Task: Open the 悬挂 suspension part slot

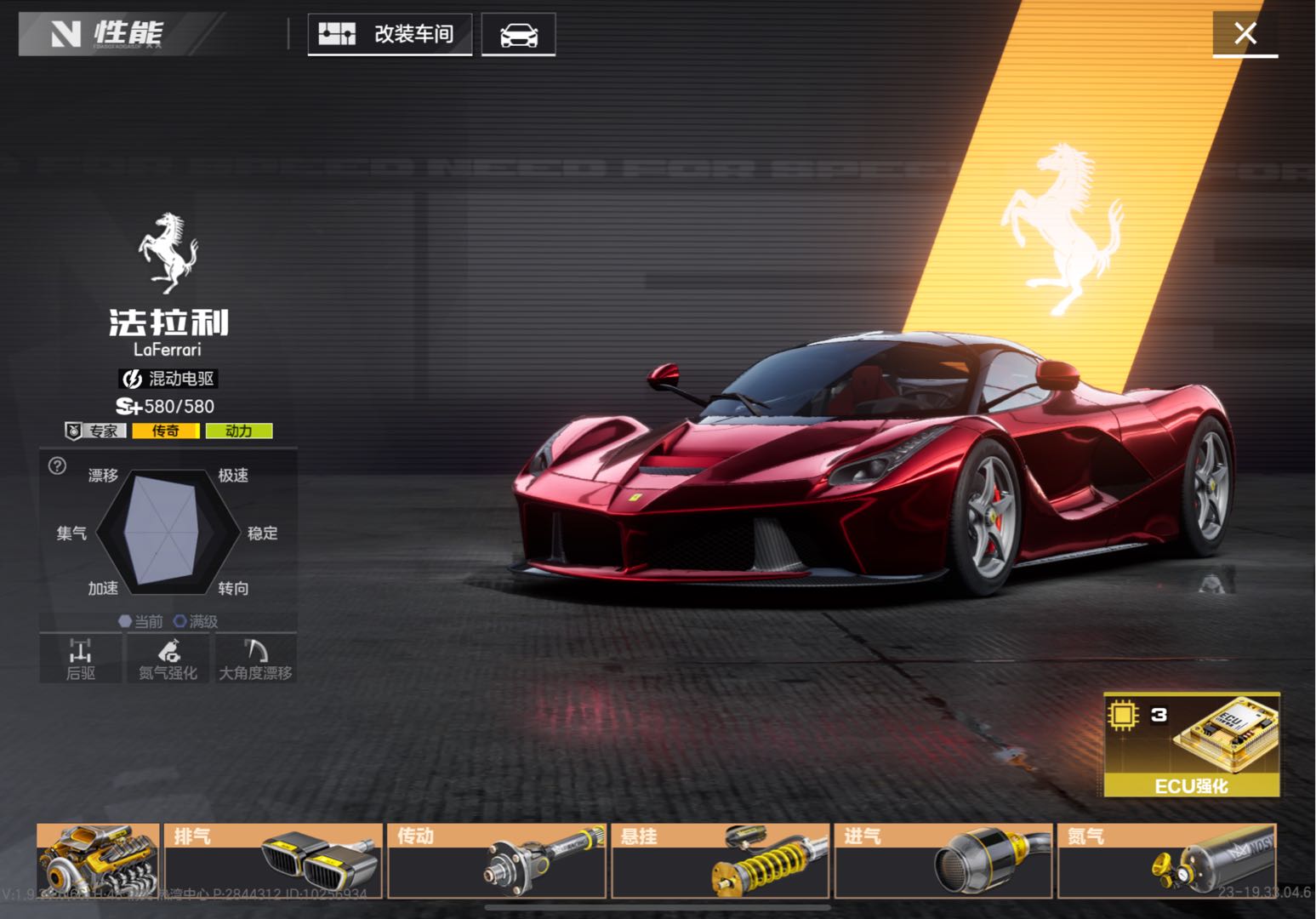Action: [720, 860]
